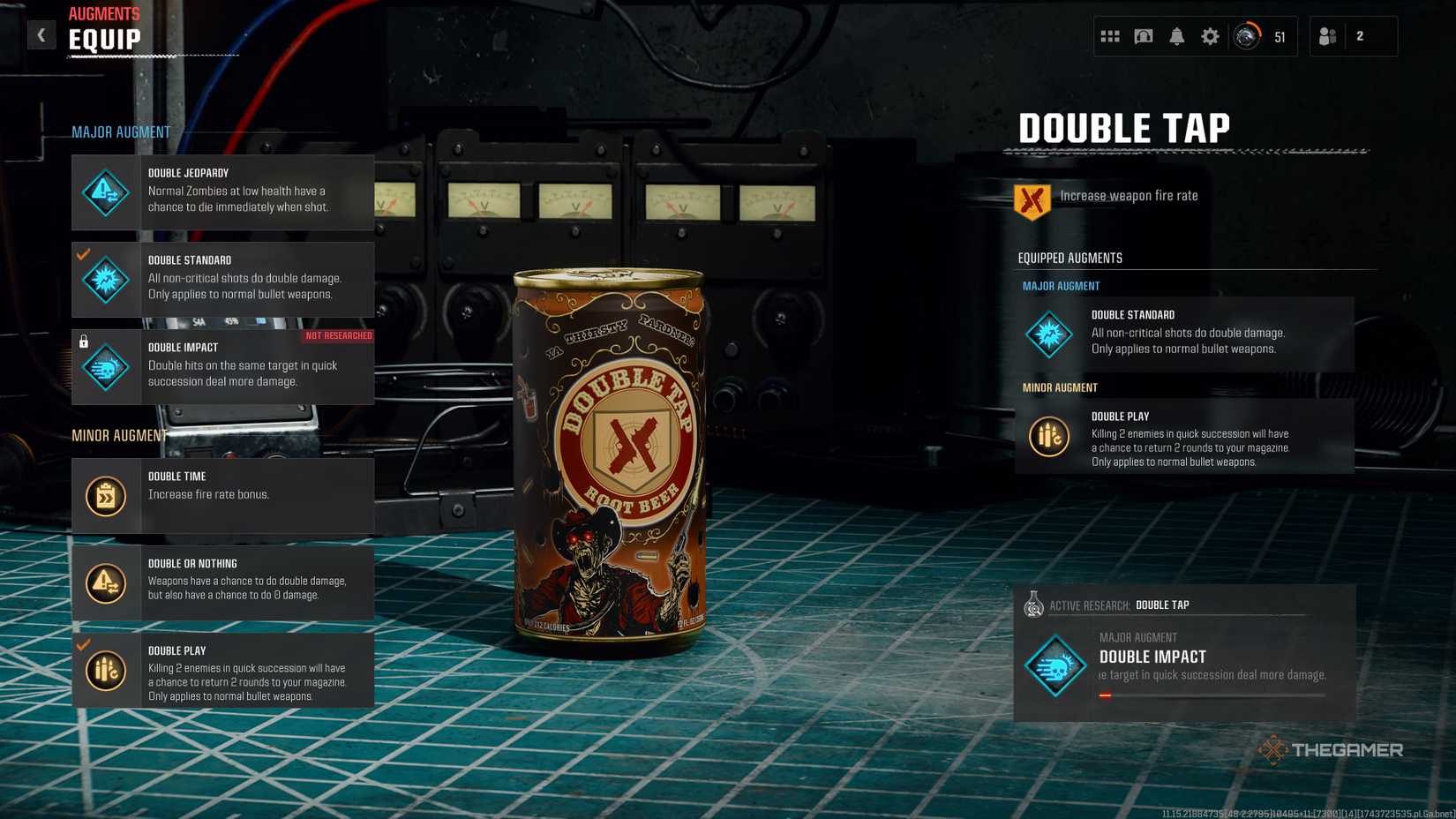
Task: Open the Augments menu header
Action: [104, 13]
